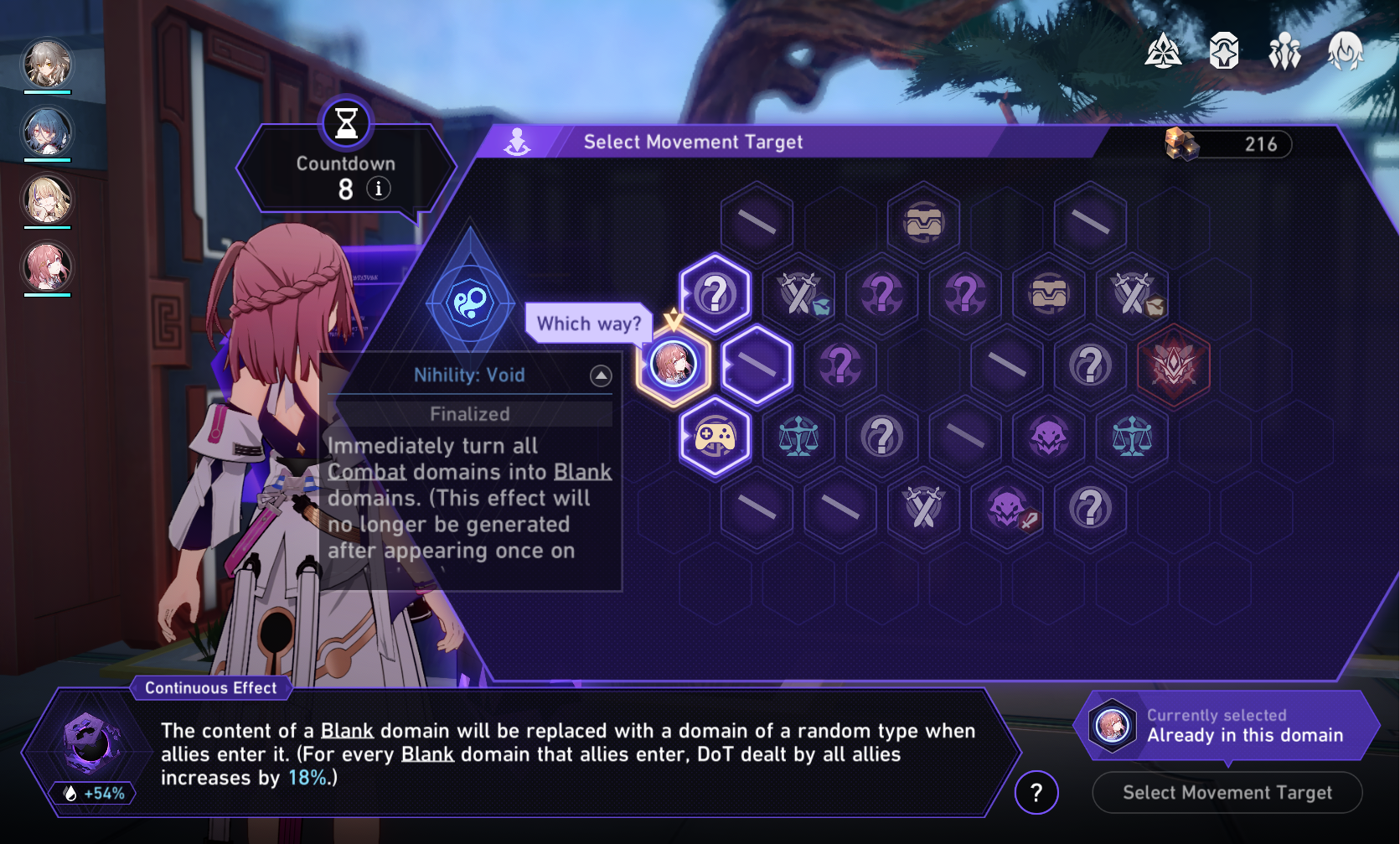This screenshot has width=1400, height=844.
Task: Open the question mark help button
Action: pyautogui.click(x=1036, y=792)
